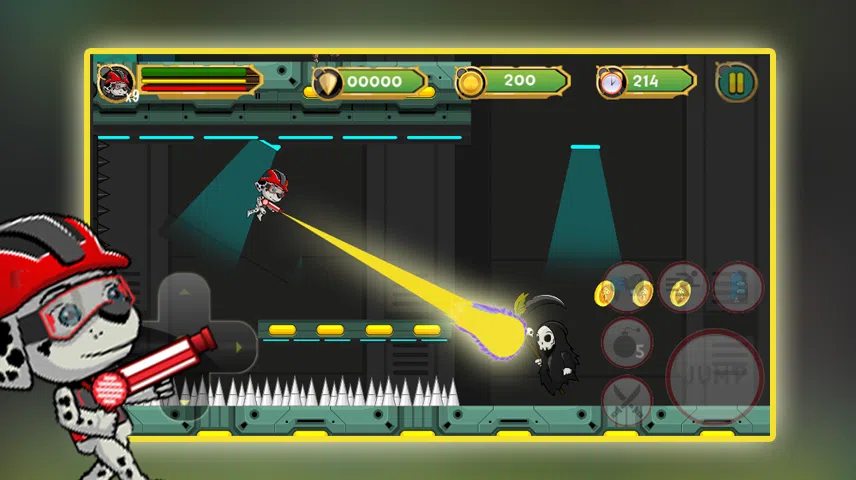Tap the JUMP button
Screen dimensions: 856x480
[x=714, y=376]
